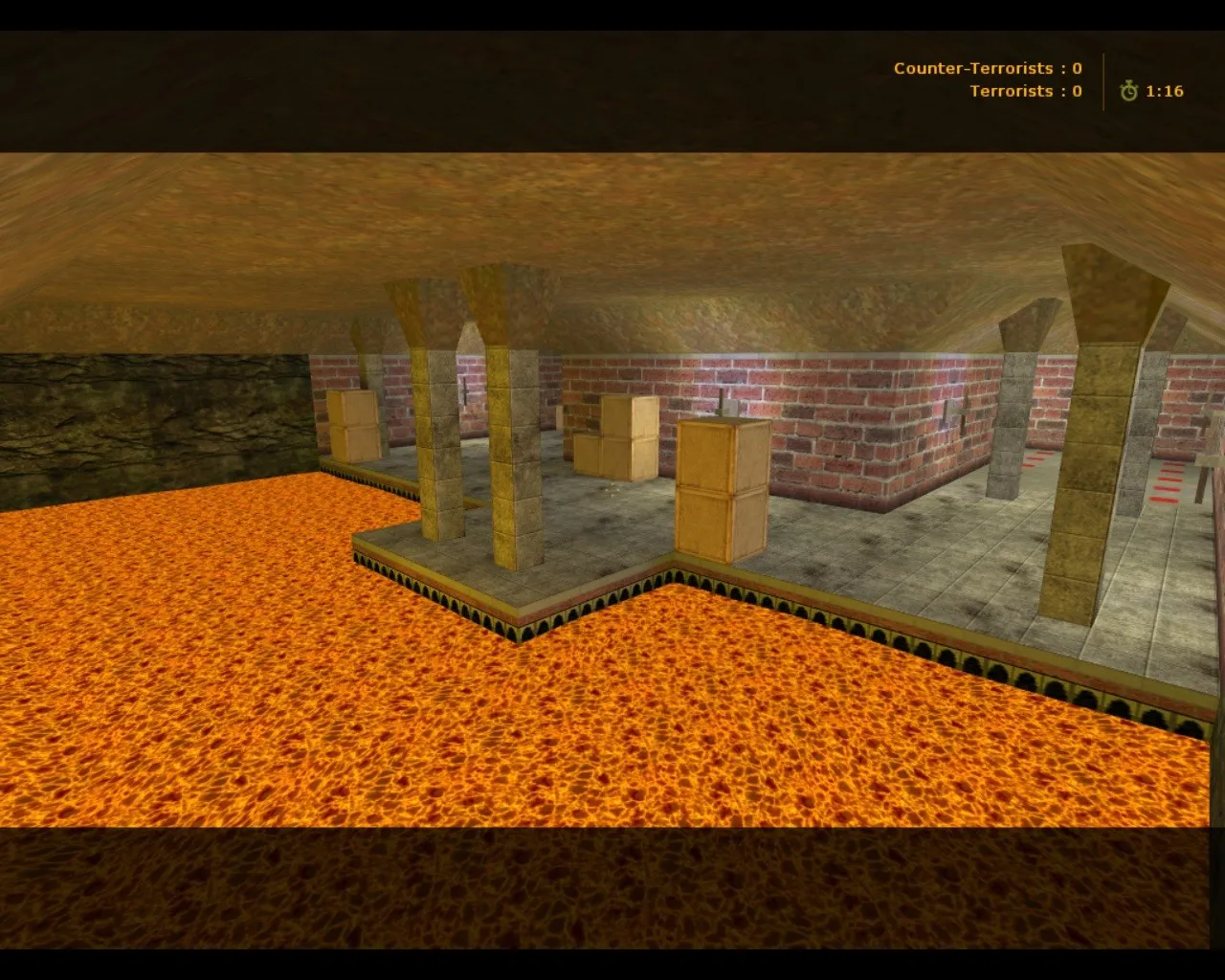Click the crate stack in the middle distance

(x=622, y=440)
